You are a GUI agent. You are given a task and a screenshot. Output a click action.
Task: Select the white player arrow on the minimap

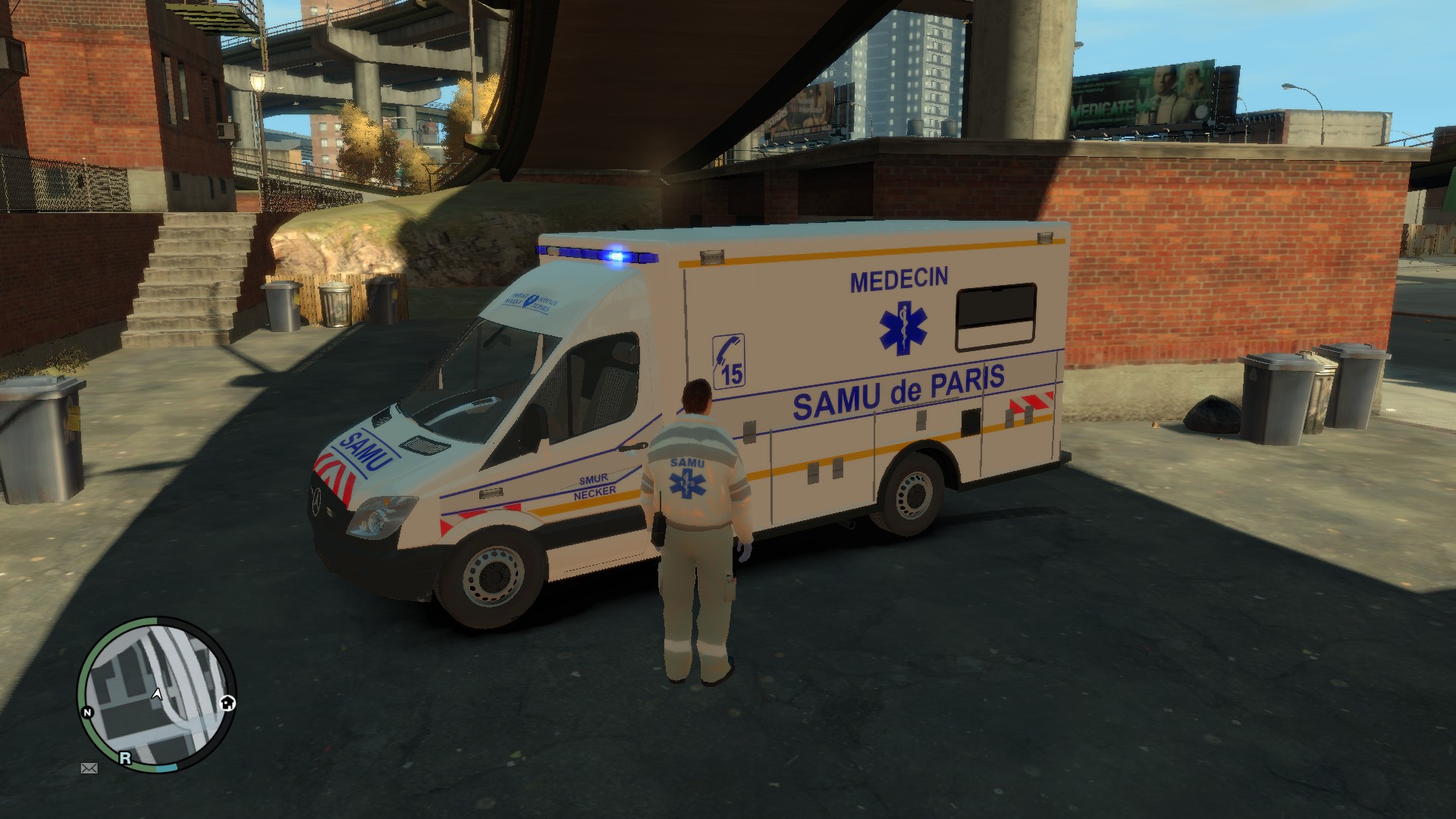(157, 693)
